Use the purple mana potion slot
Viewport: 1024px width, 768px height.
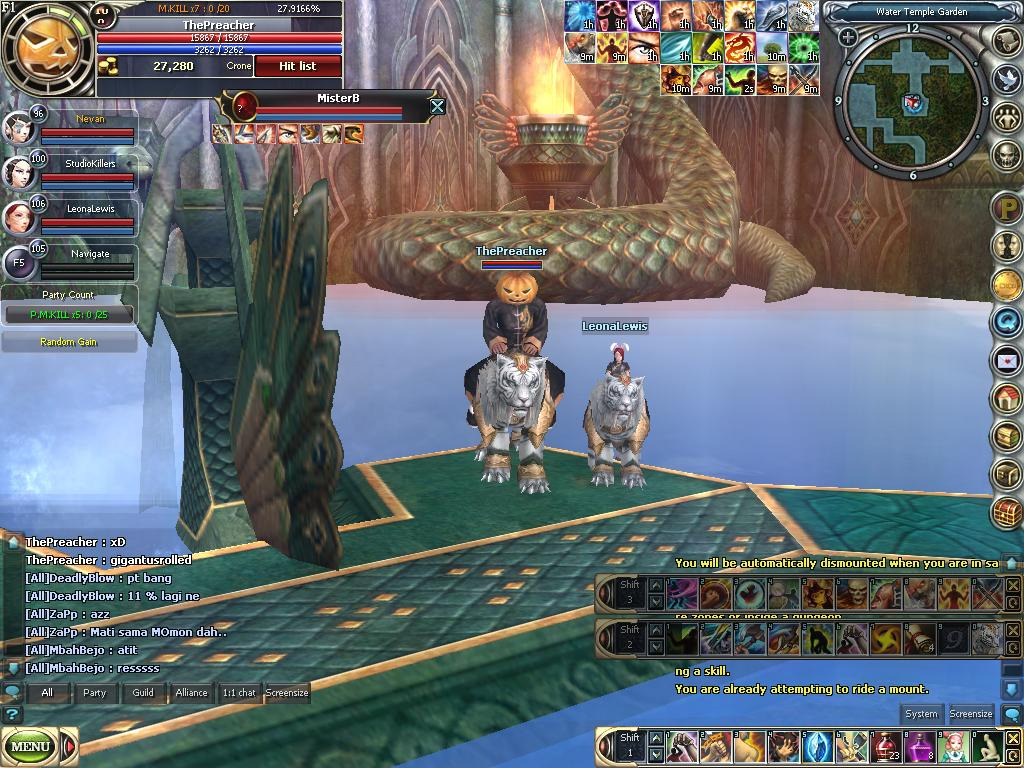point(917,746)
